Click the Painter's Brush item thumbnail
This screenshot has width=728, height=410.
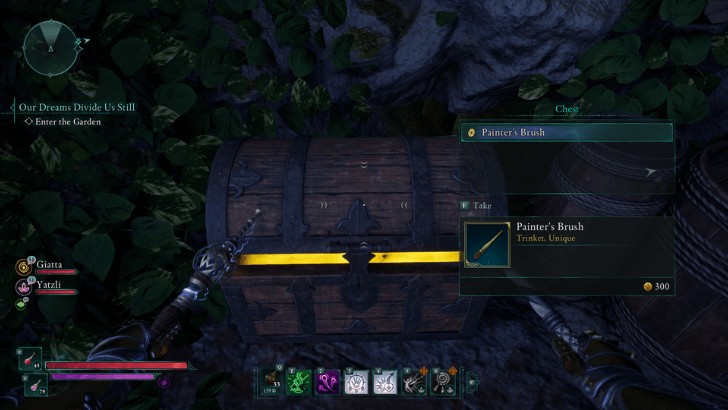tap(487, 245)
